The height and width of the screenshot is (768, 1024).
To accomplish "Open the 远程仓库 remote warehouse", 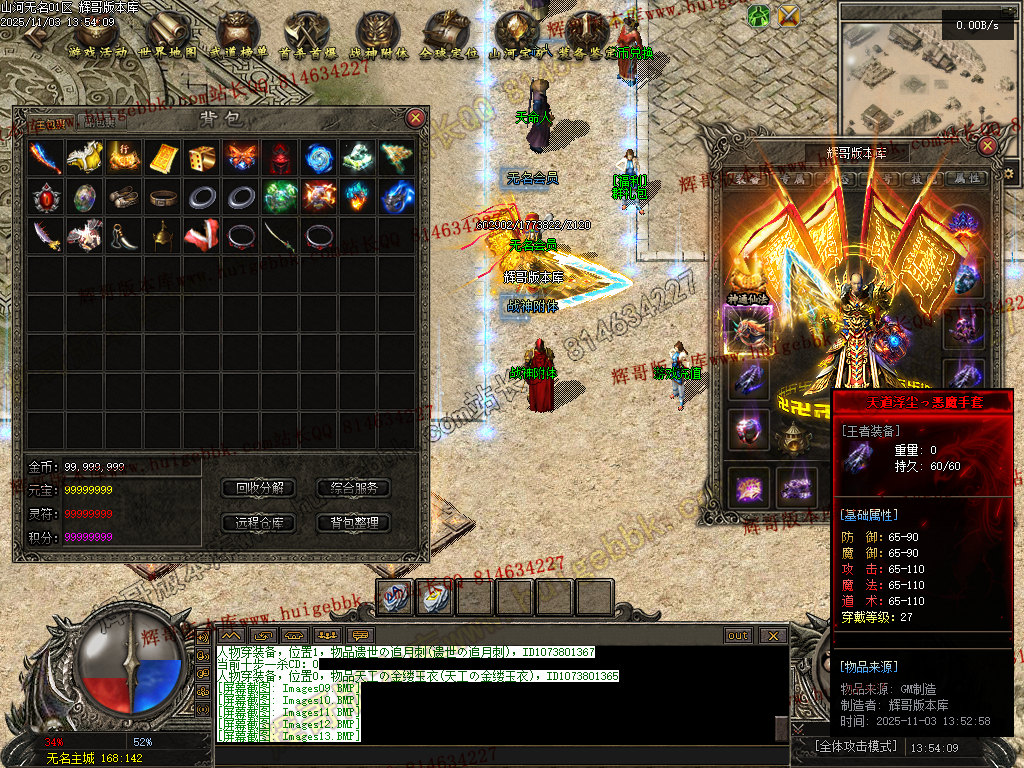I will (259, 522).
